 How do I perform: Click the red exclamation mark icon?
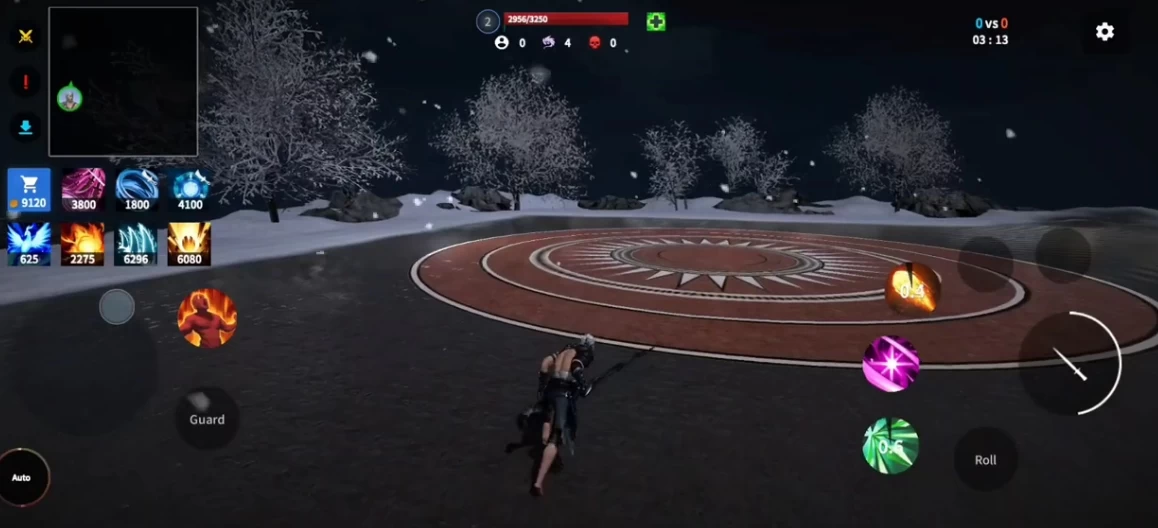coord(26,82)
